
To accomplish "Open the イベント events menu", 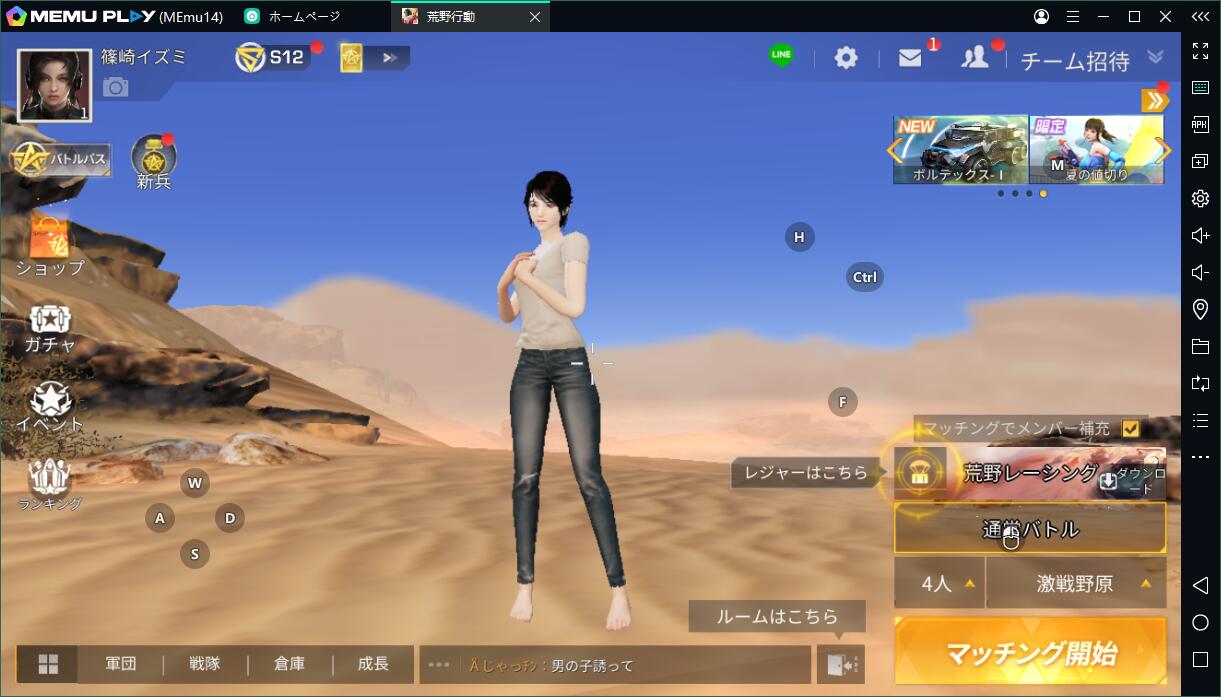I will (x=50, y=407).
